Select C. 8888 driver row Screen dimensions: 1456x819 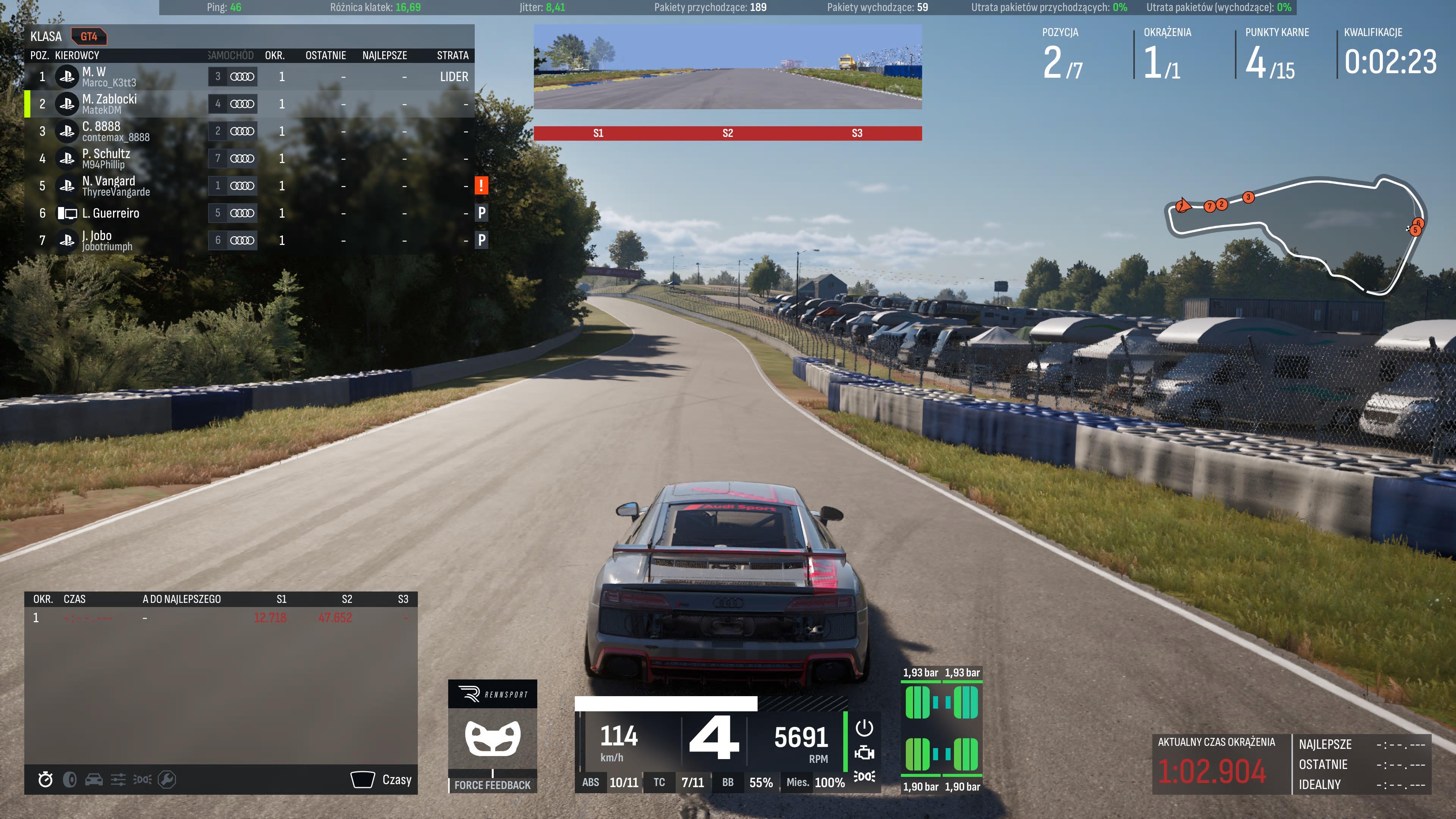pos(249,131)
